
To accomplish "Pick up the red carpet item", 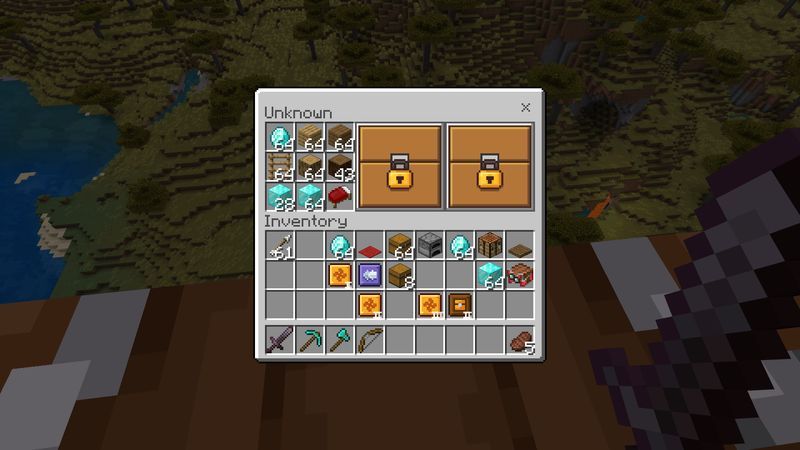I will pyautogui.click(x=370, y=245).
